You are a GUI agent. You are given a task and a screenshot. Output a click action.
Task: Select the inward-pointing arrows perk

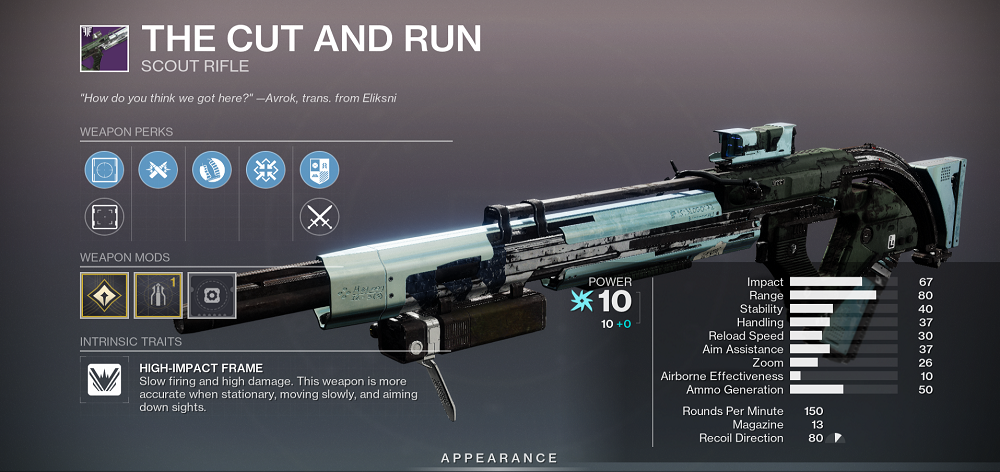coord(265,171)
